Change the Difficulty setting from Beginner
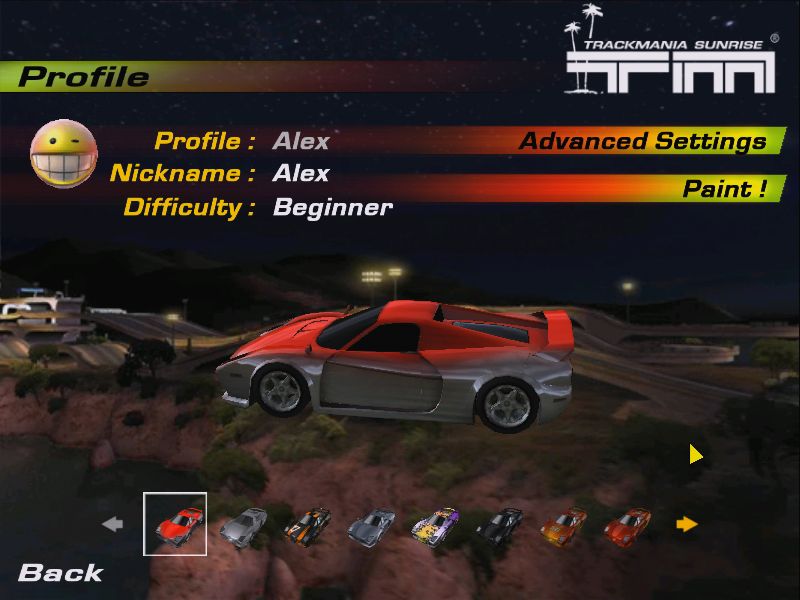Viewport: 800px width, 600px height. pyautogui.click(x=332, y=207)
